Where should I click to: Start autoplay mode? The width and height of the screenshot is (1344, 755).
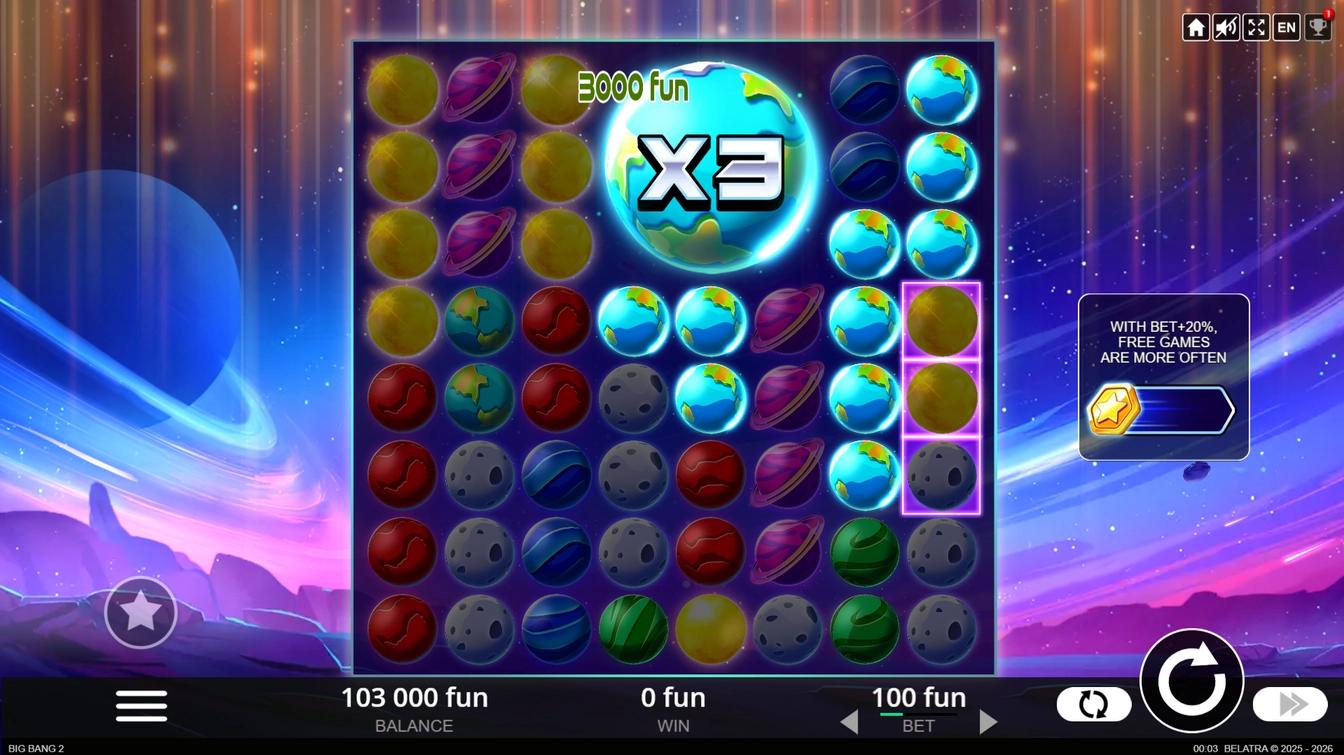1093,704
